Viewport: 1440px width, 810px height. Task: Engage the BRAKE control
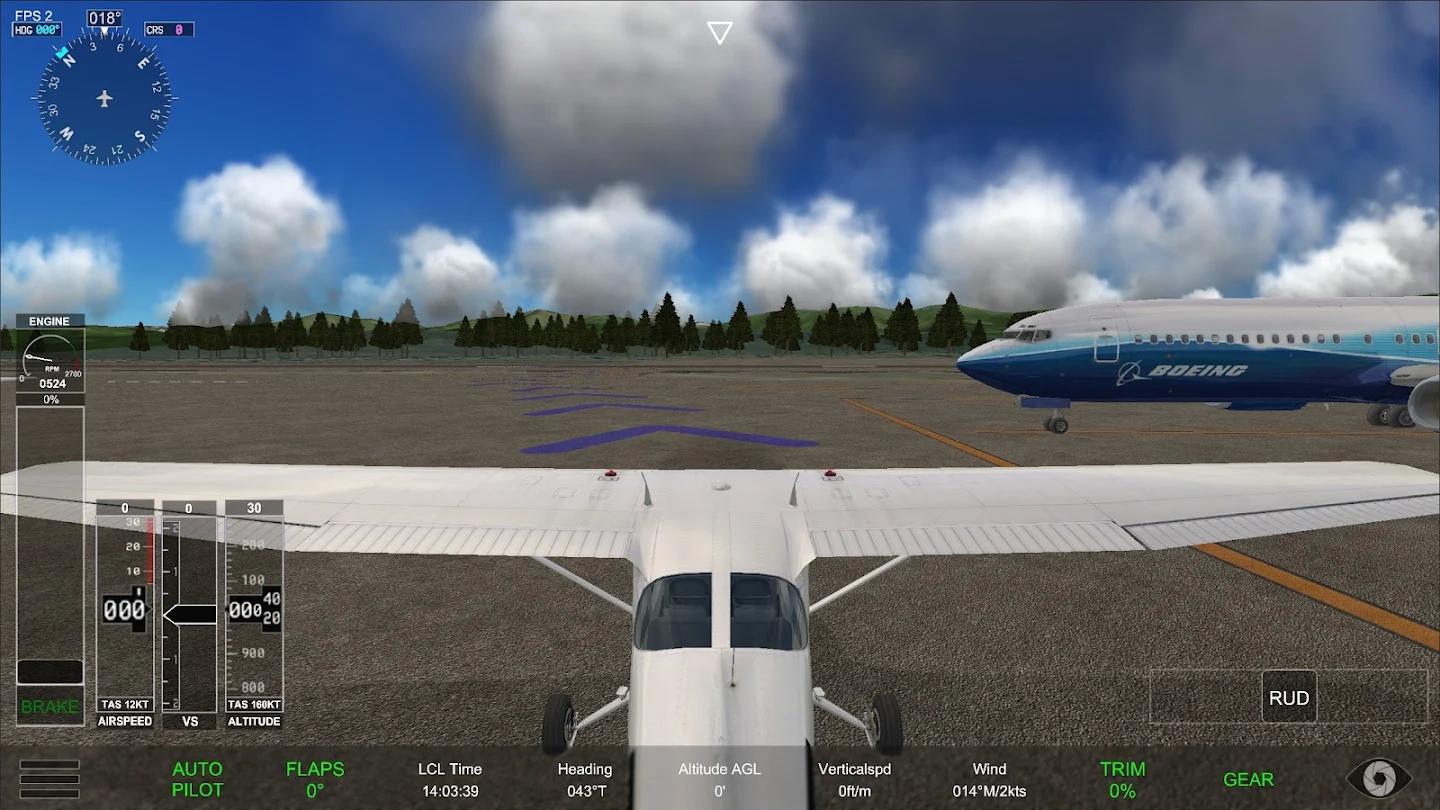click(x=48, y=706)
